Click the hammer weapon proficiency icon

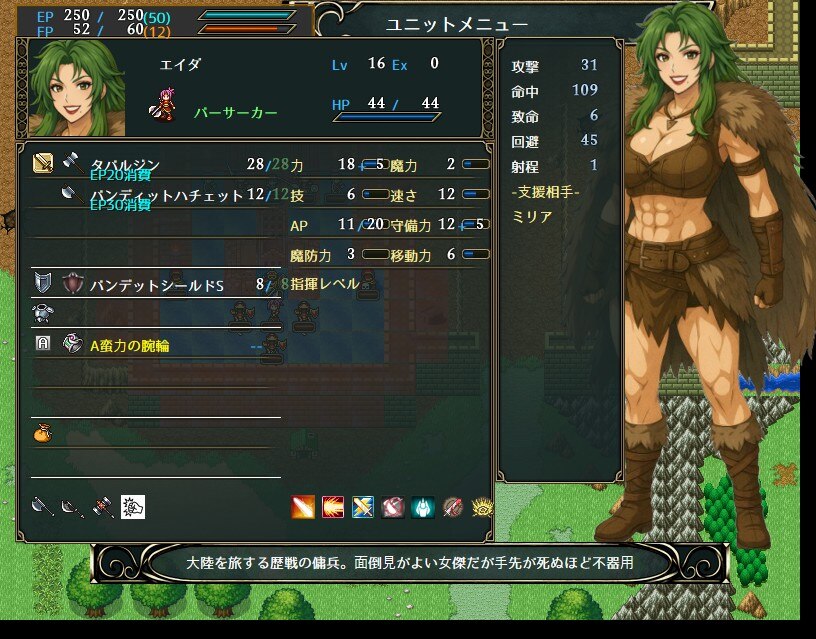pyautogui.click(x=101, y=507)
